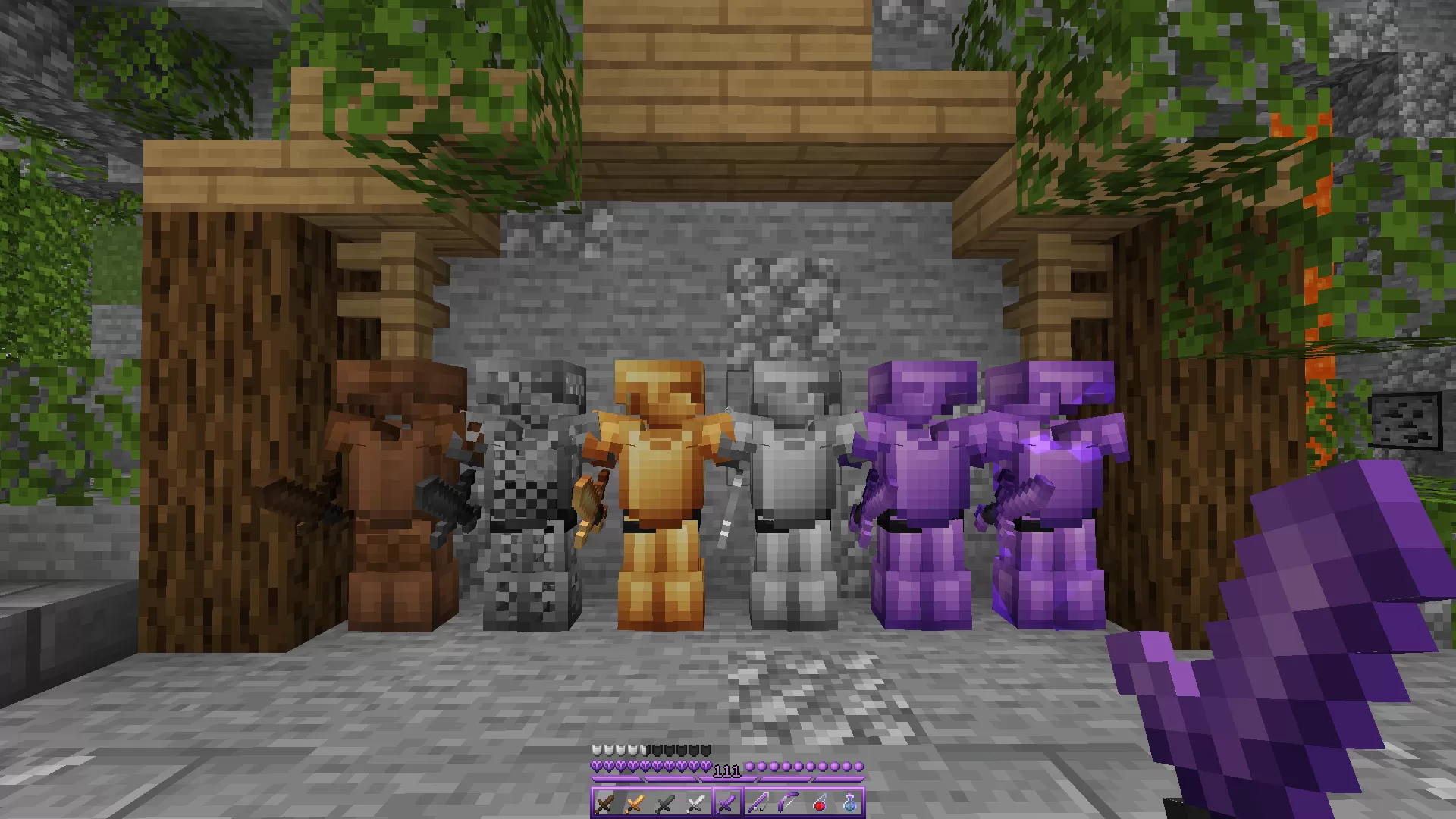The height and width of the screenshot is (819, 1456).
Task: Select the stone sword in hotbar slot three
Action: (x=665, y=804)
